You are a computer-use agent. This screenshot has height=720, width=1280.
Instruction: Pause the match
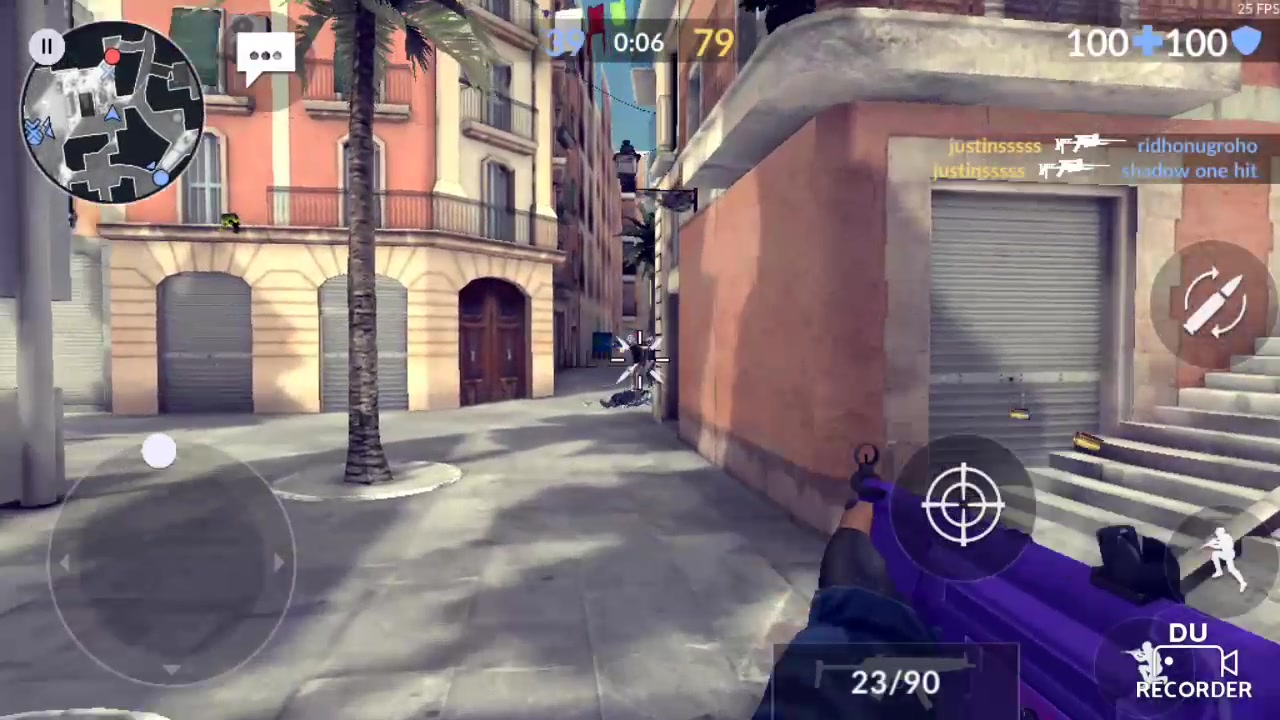pos(45,45)
